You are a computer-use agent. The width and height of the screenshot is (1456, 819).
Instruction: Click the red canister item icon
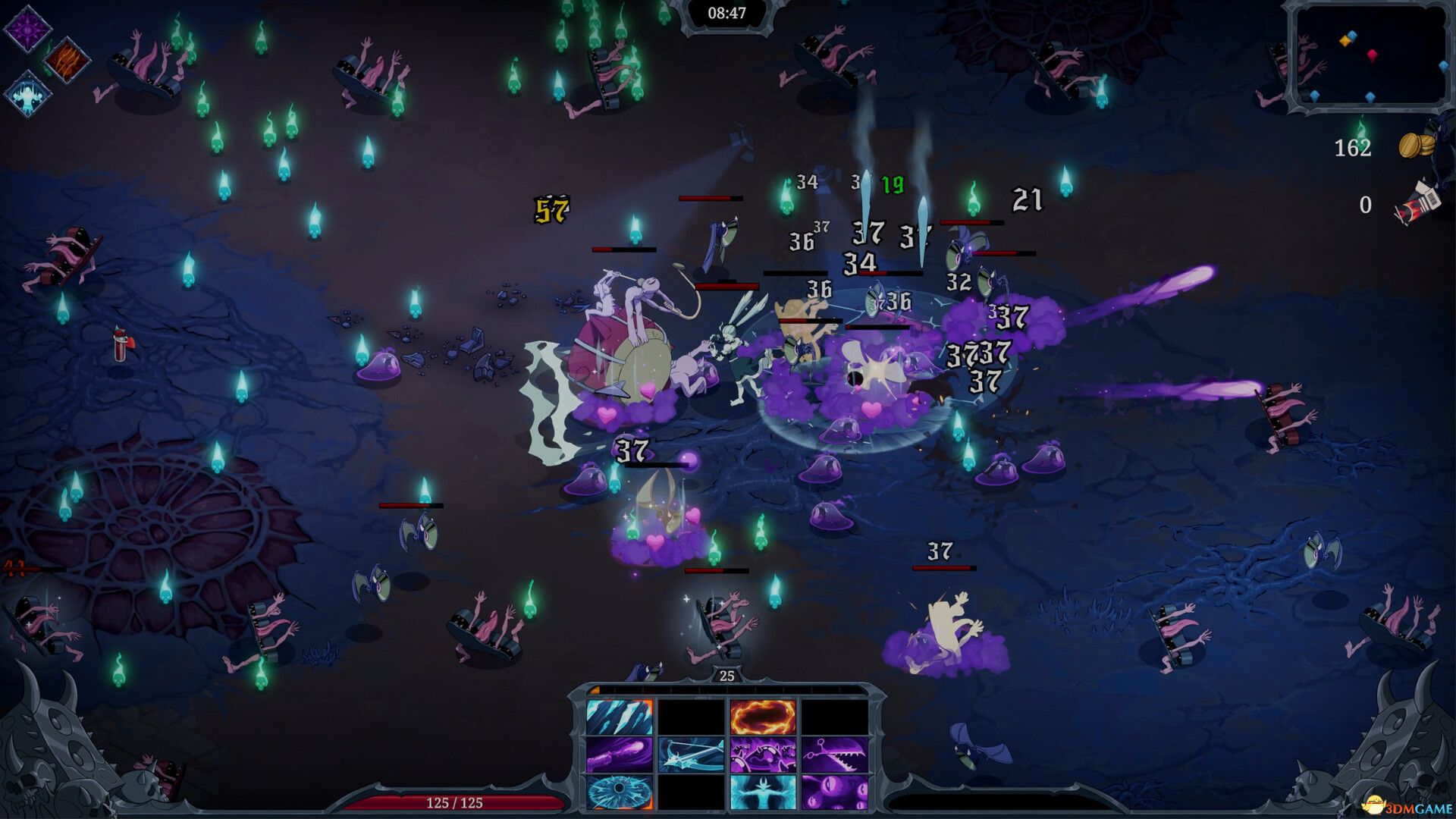pyautogui.click(x=1415, y=204)
